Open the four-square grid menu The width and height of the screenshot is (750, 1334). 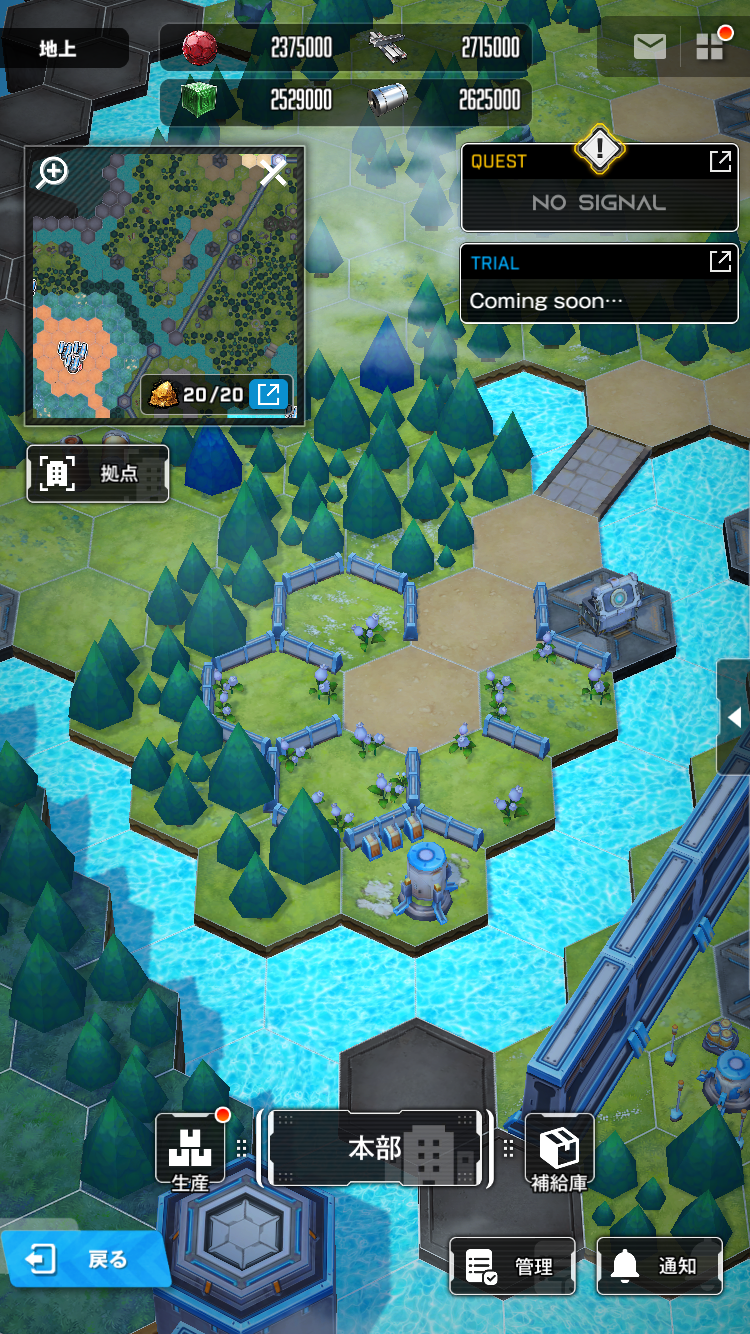tap(710, 47)
